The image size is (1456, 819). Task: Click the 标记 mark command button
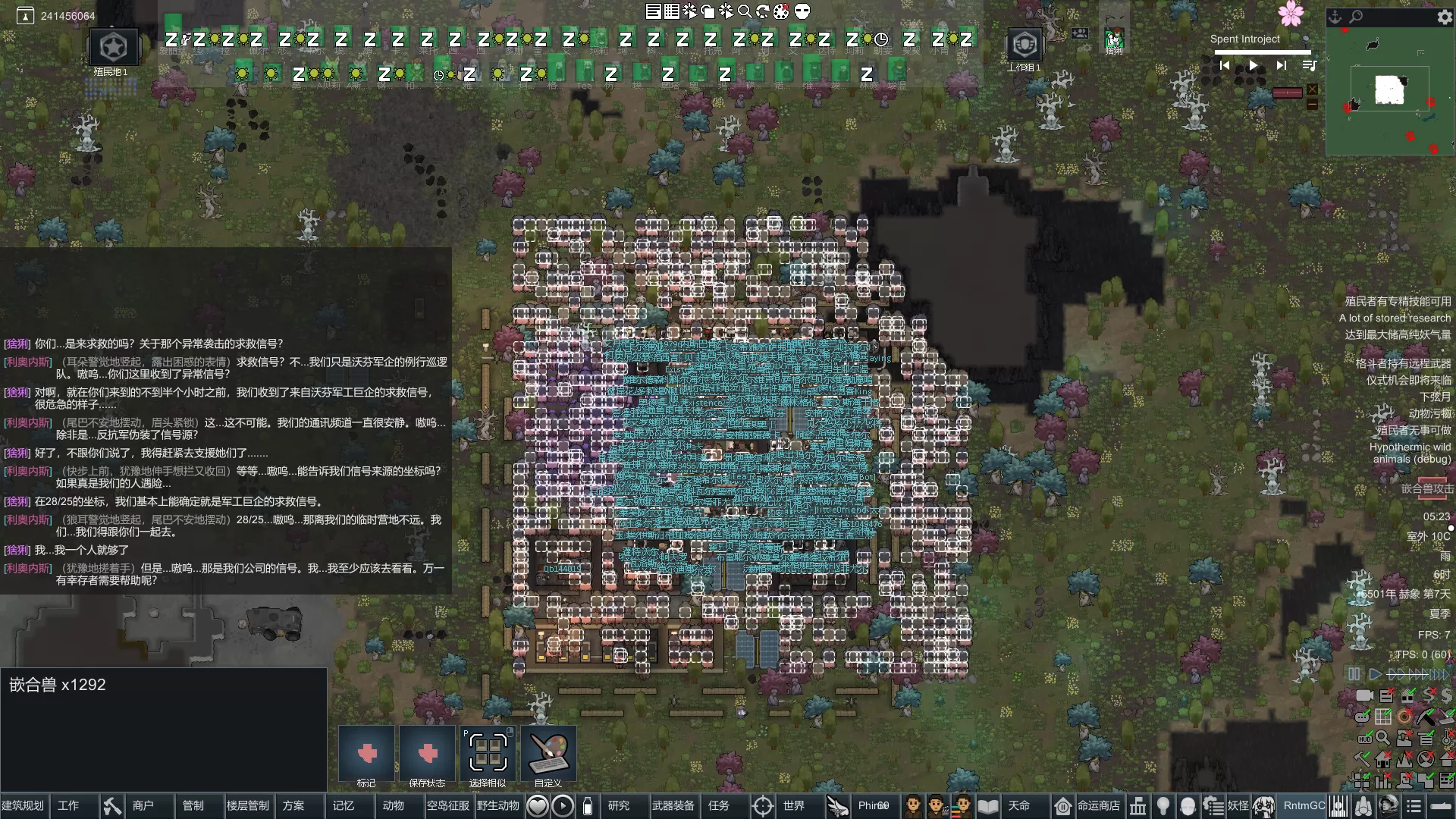pos(366,754)
